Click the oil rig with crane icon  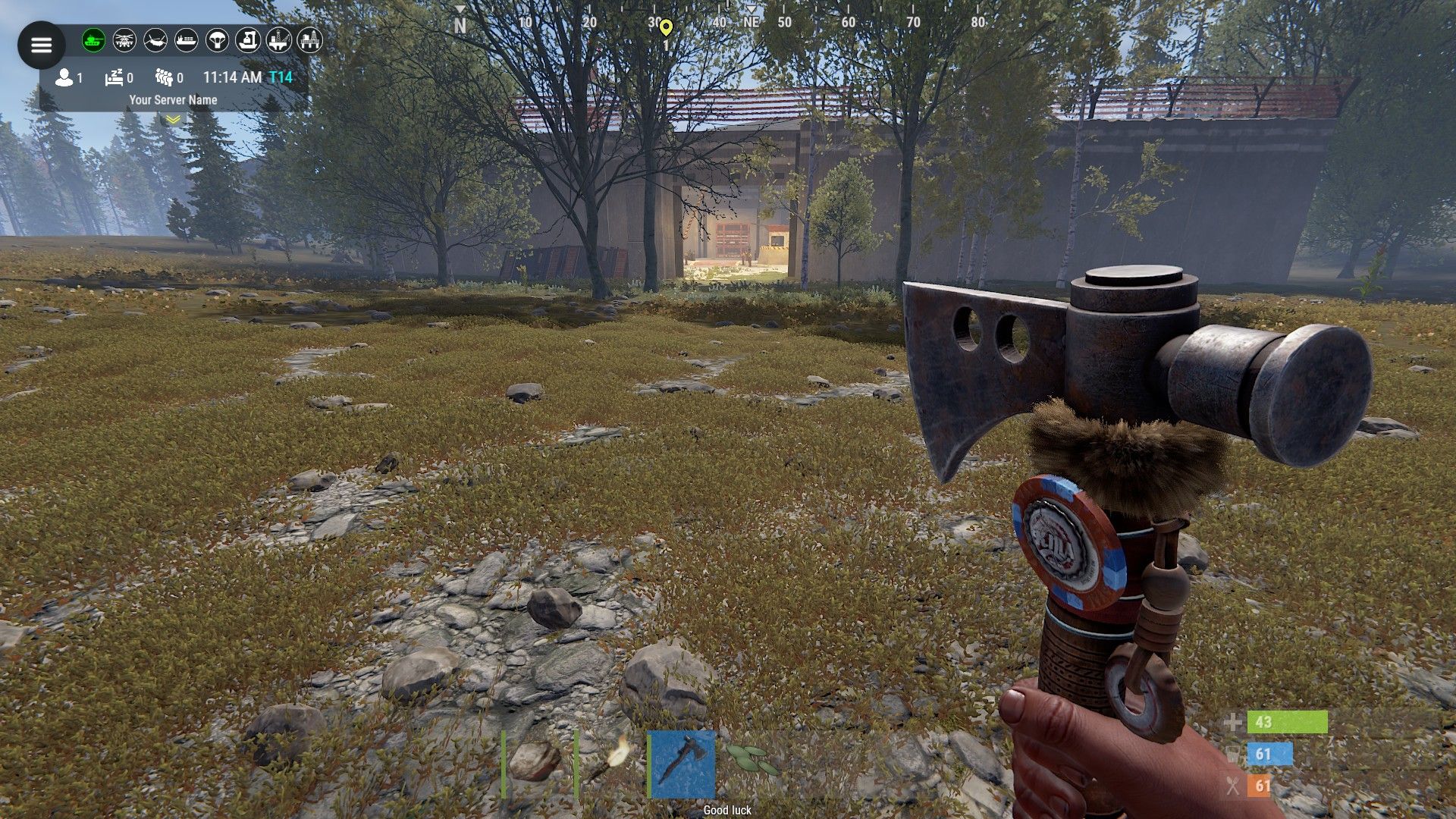point(279,40)
